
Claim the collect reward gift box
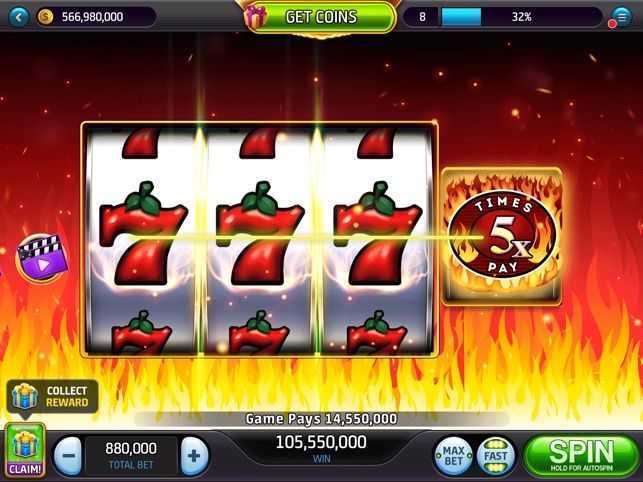(x=25, y=448)
